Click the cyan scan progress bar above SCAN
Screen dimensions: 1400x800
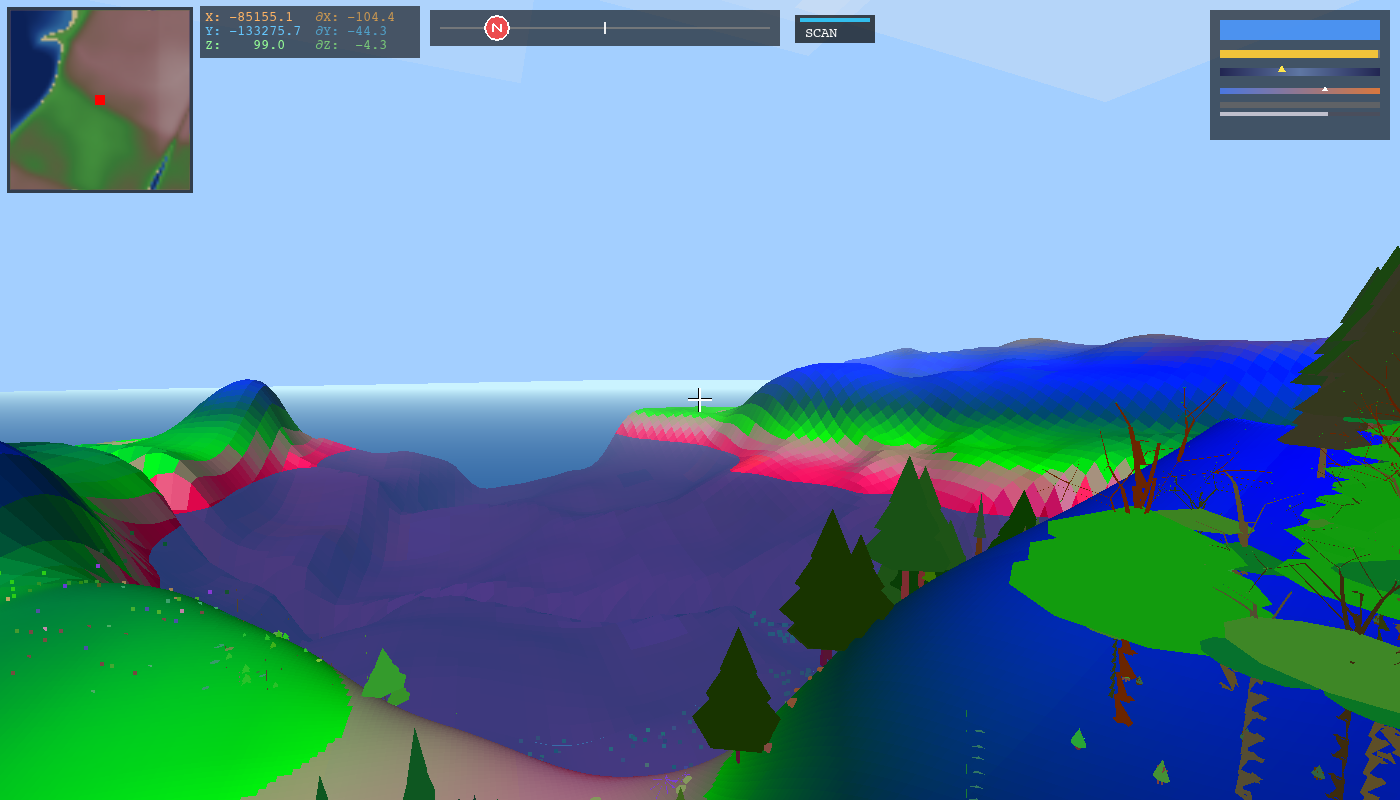(x=832, y=18)
